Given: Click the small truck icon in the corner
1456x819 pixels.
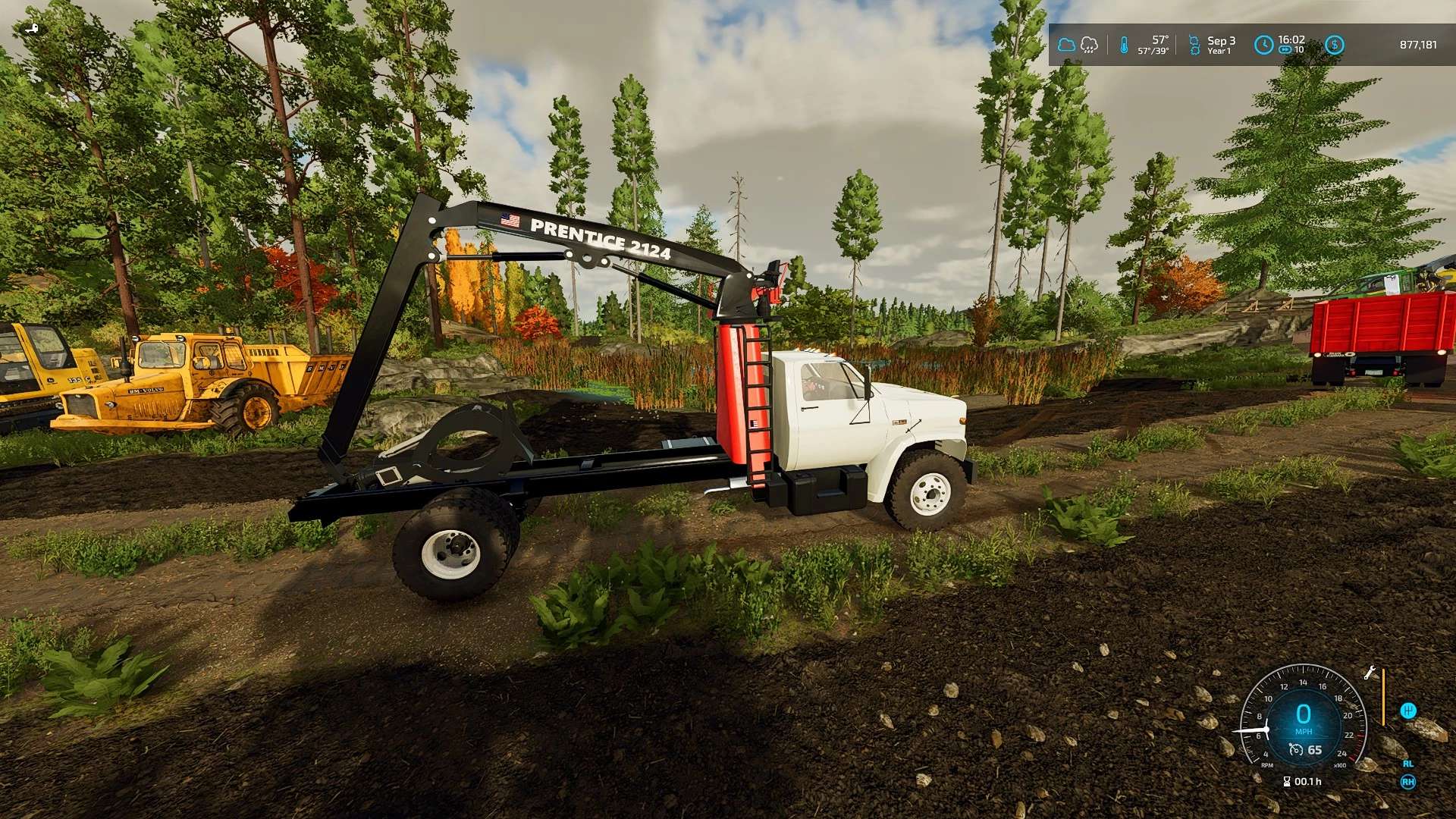Looking at the screenshot, I should click(31, 29).
